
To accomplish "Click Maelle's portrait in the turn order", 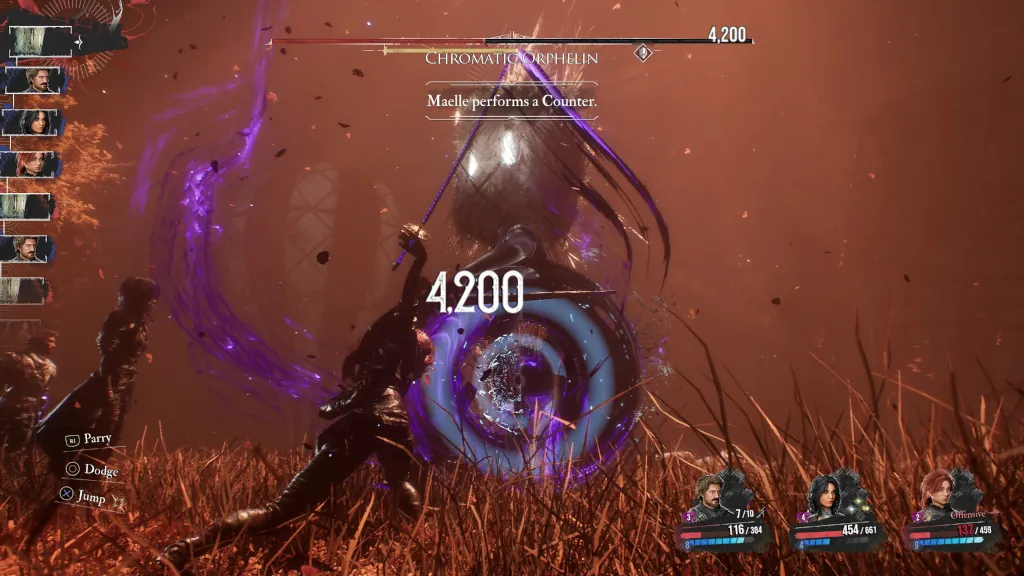I will click(x=34, y=164).
